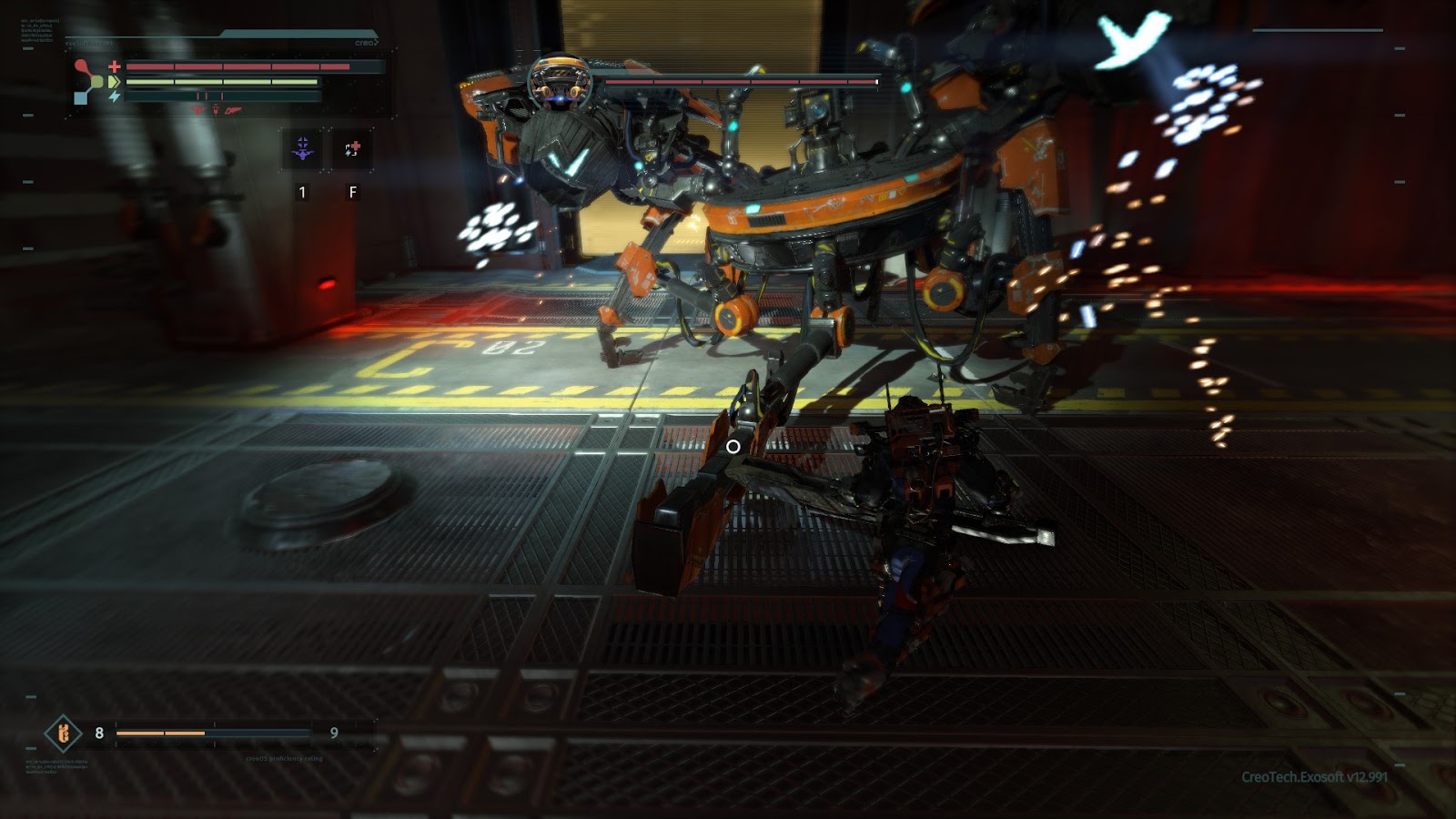Select the syringe status icon under stamina bar

pos(216,109)
